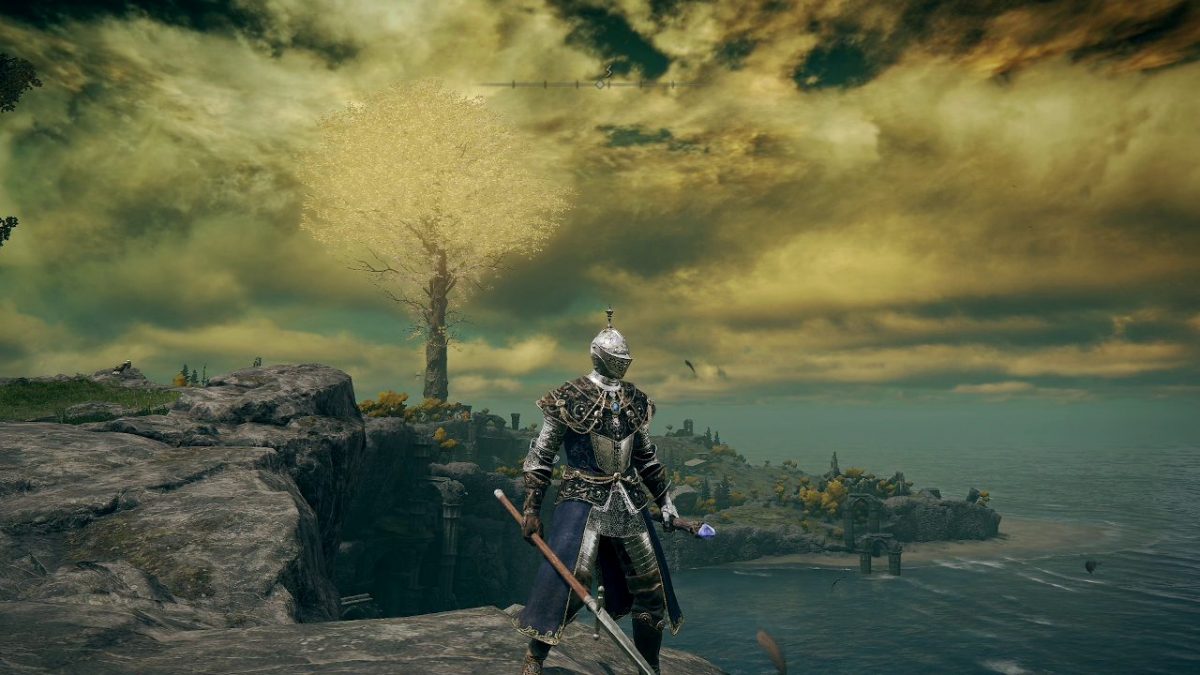
Task: Select the diamond marker on the compass
Action: click(601, 84)
